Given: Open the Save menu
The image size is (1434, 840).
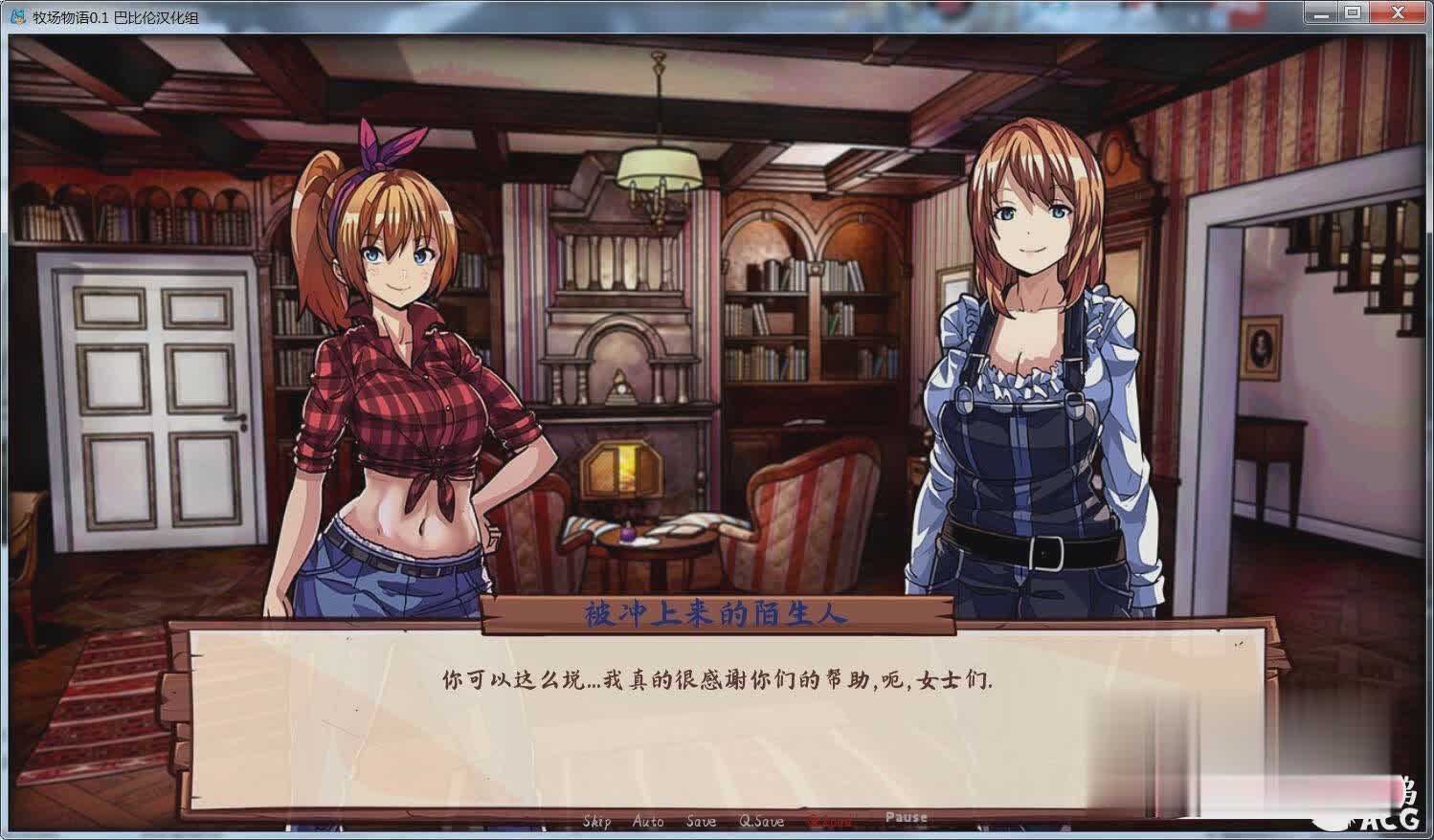Looking at the screenshot, I should coord(701,821).
